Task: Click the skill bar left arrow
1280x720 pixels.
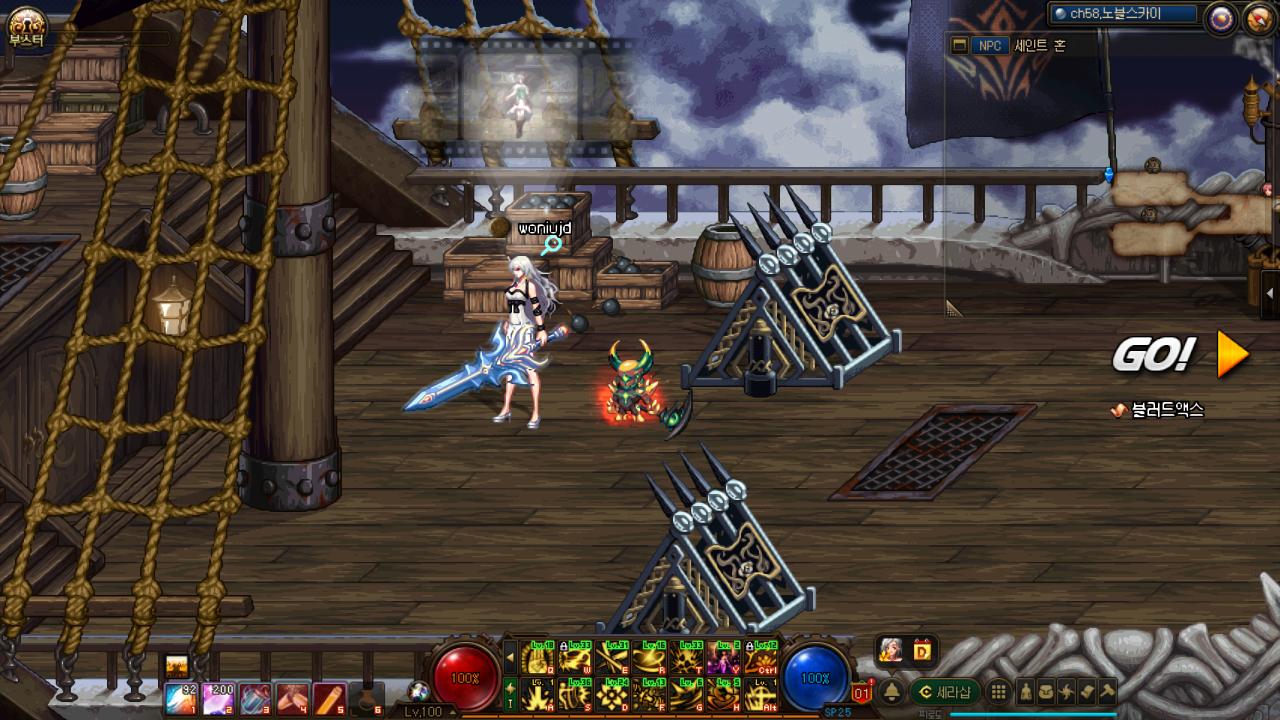Action: click(x=510, y=658)
